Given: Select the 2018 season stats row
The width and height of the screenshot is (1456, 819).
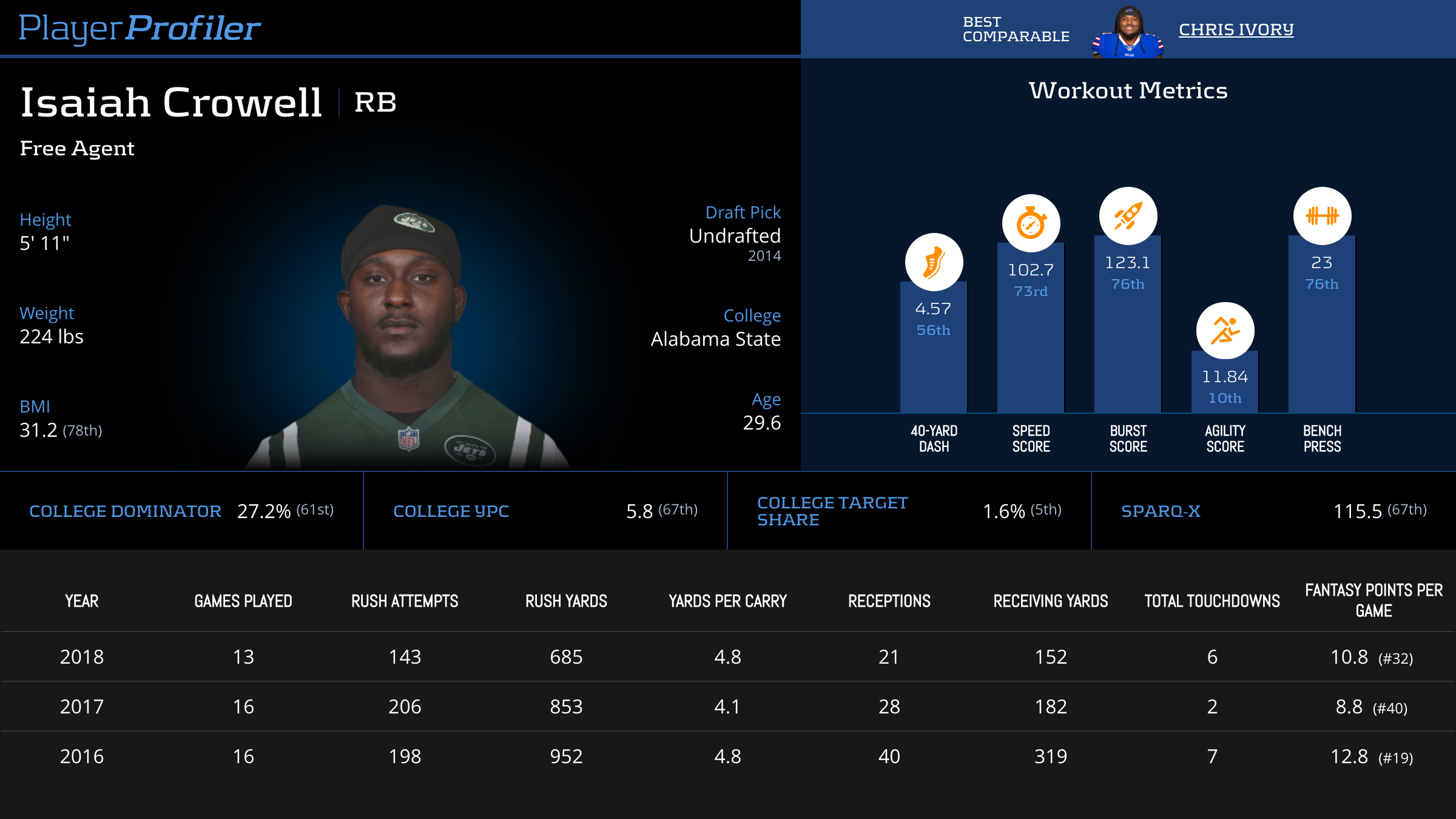Looking at the screenshot, I should tap(728, 657).
